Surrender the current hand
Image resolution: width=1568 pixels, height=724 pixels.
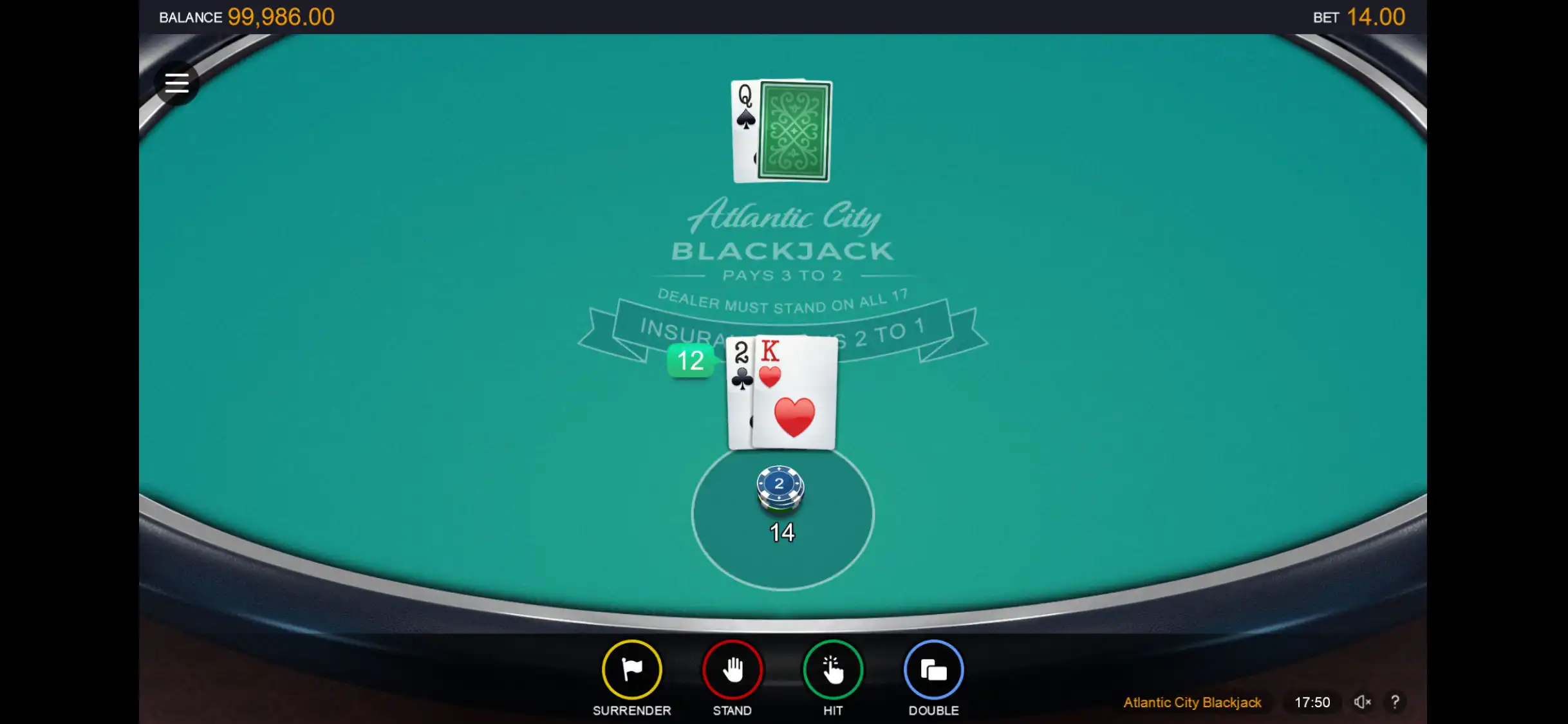coord(631,670)
